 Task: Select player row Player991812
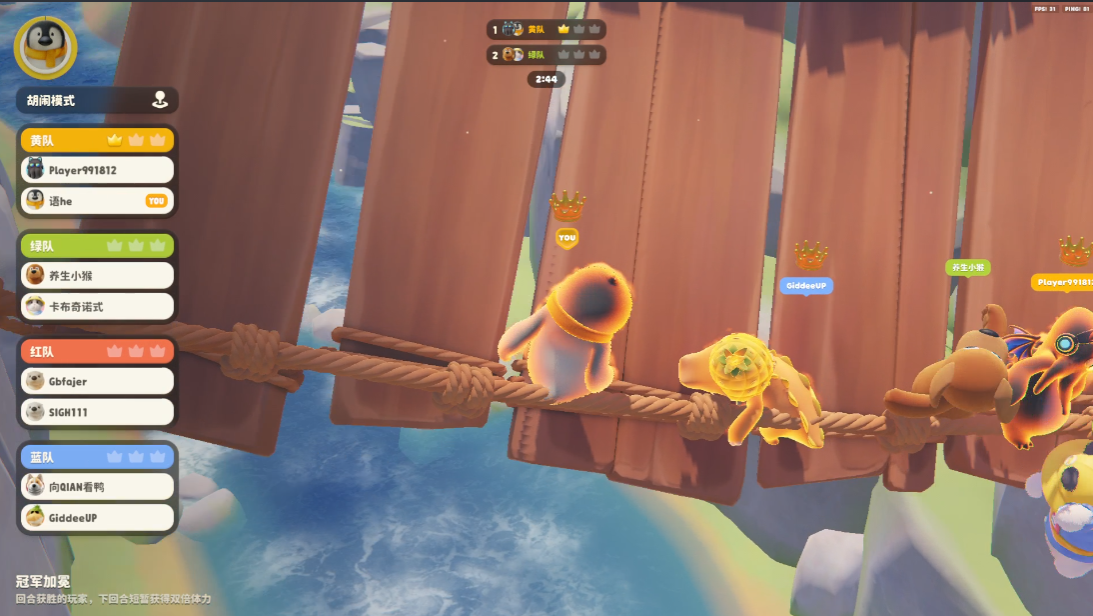(97, 170)
